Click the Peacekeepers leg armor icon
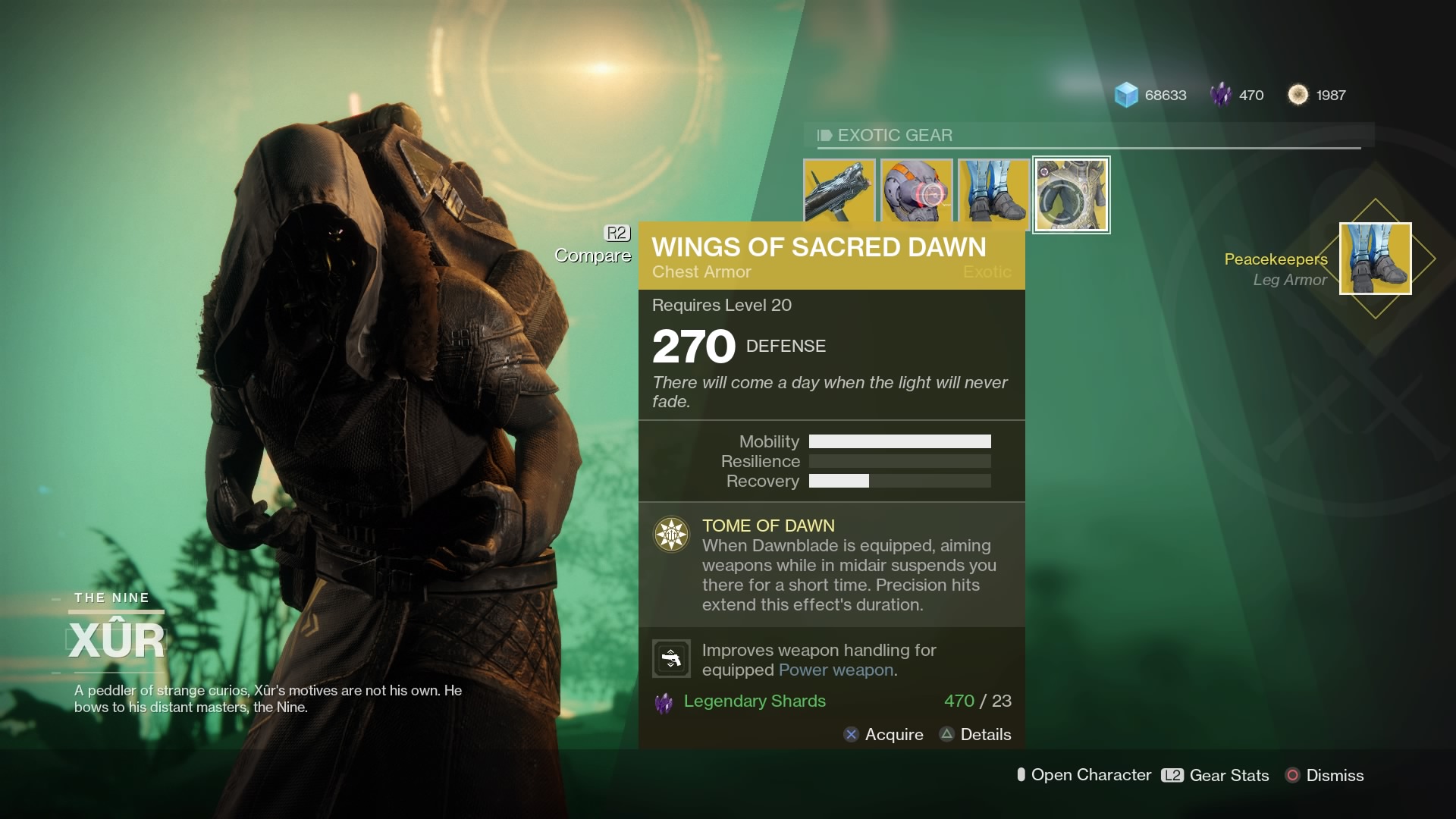Image resolution: width=1456 pixels, height=819 pixels. [x=1374, y=259]
